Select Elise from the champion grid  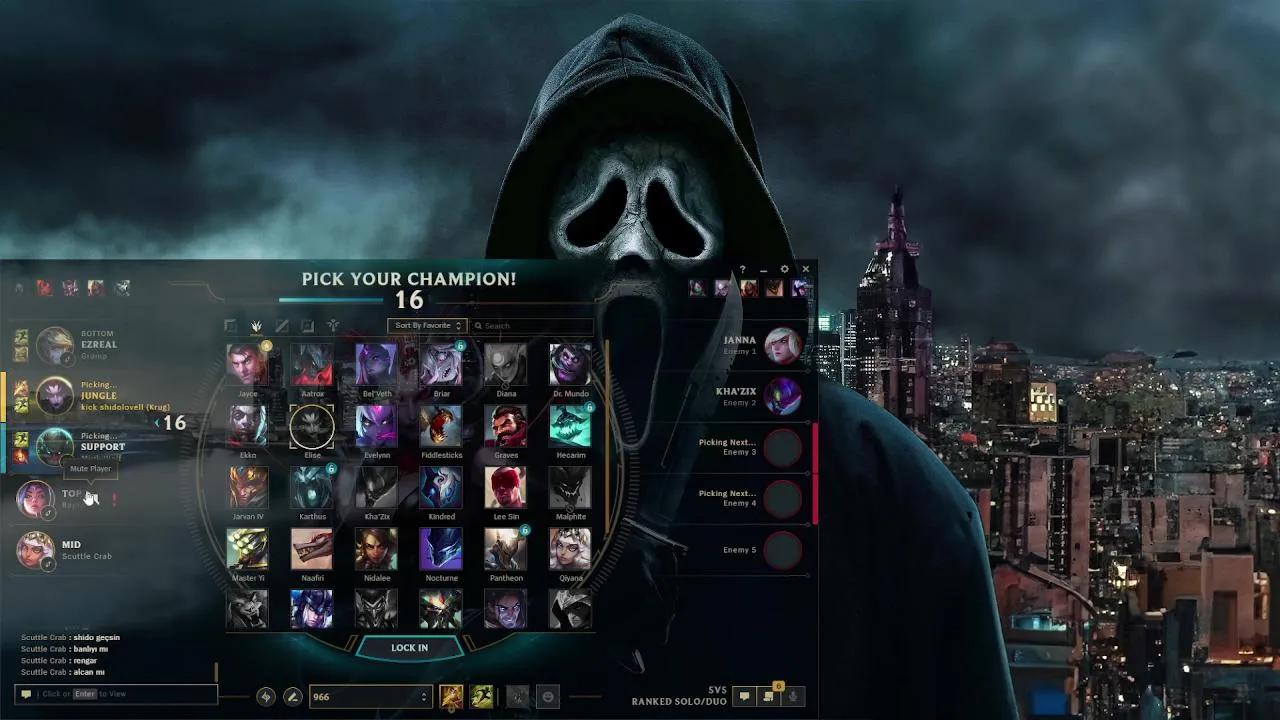pos(311,427)
